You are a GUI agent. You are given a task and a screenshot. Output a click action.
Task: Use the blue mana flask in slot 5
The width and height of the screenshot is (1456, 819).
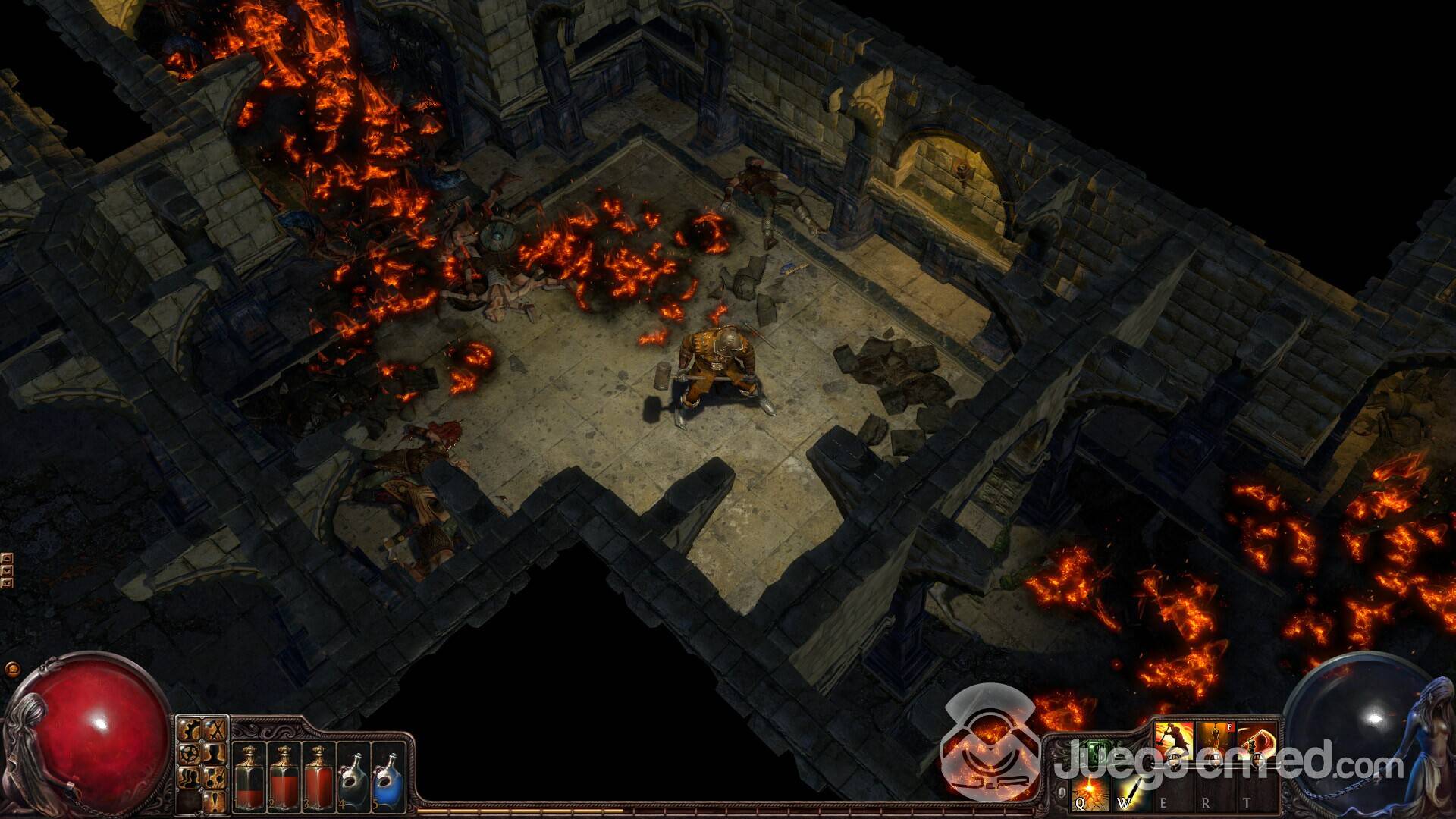pyautogui.click(x=388, y=773)
